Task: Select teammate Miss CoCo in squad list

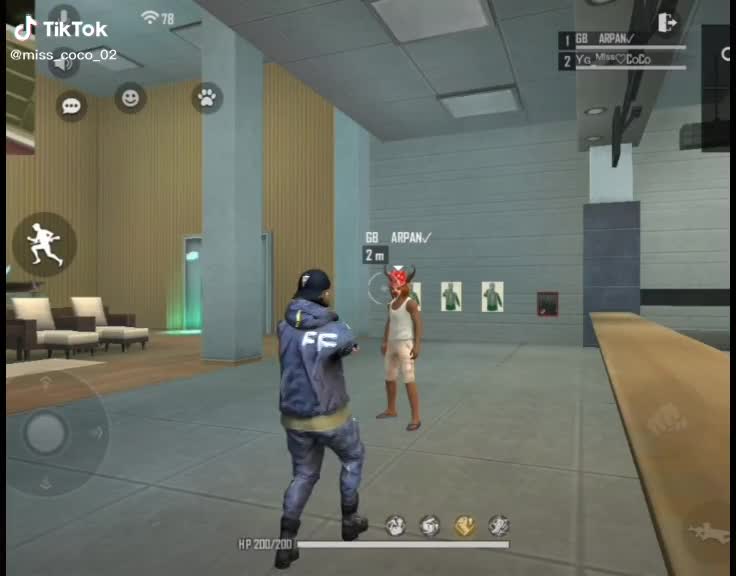Action: point(622,61)
